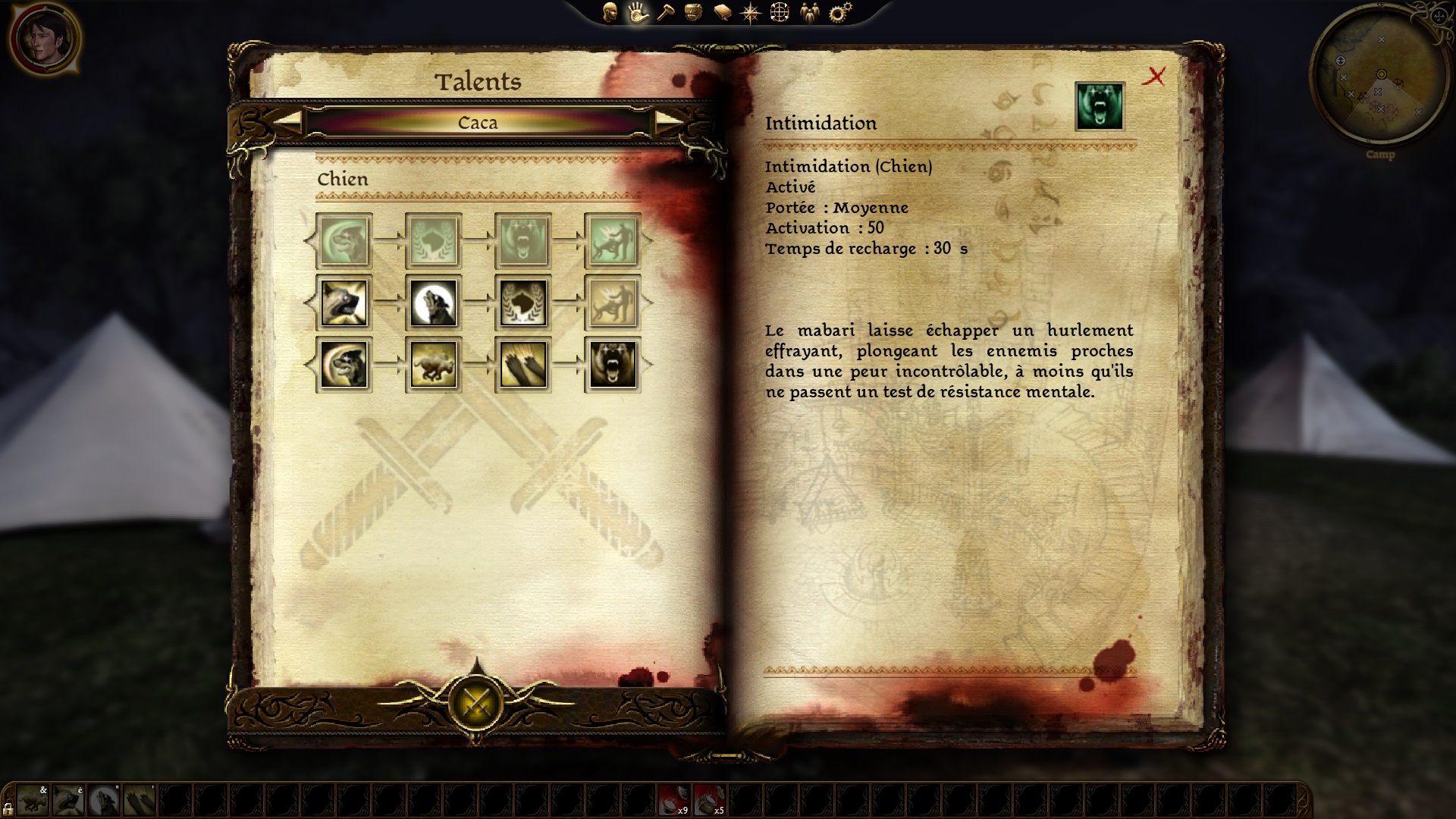Image resolution: width=1456 pixels, height=819 pixels.
Task: Toggle the quickbar padlock
Action: point(8,808)
